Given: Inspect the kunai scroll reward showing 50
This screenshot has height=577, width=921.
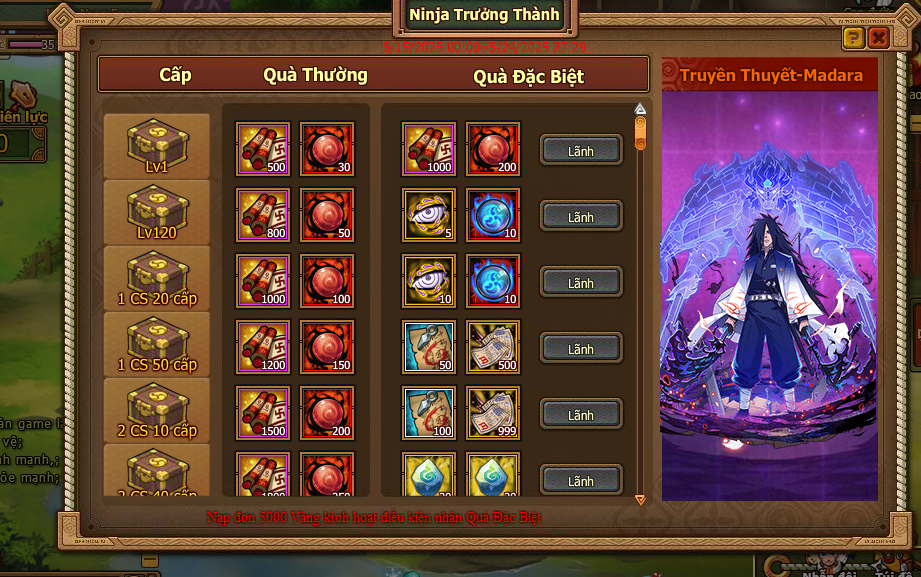Looking at the screenshot, I should click(x=429, y=347).
